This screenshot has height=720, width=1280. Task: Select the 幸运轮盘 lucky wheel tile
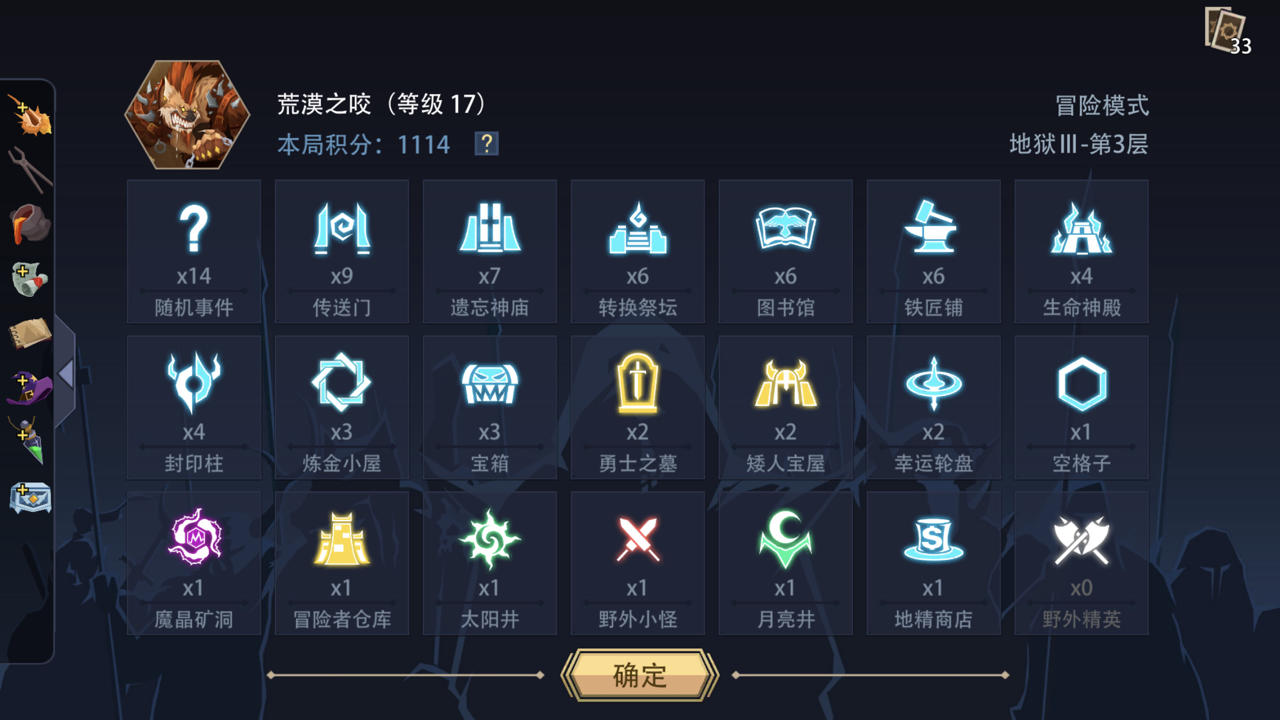click(934, 405)
